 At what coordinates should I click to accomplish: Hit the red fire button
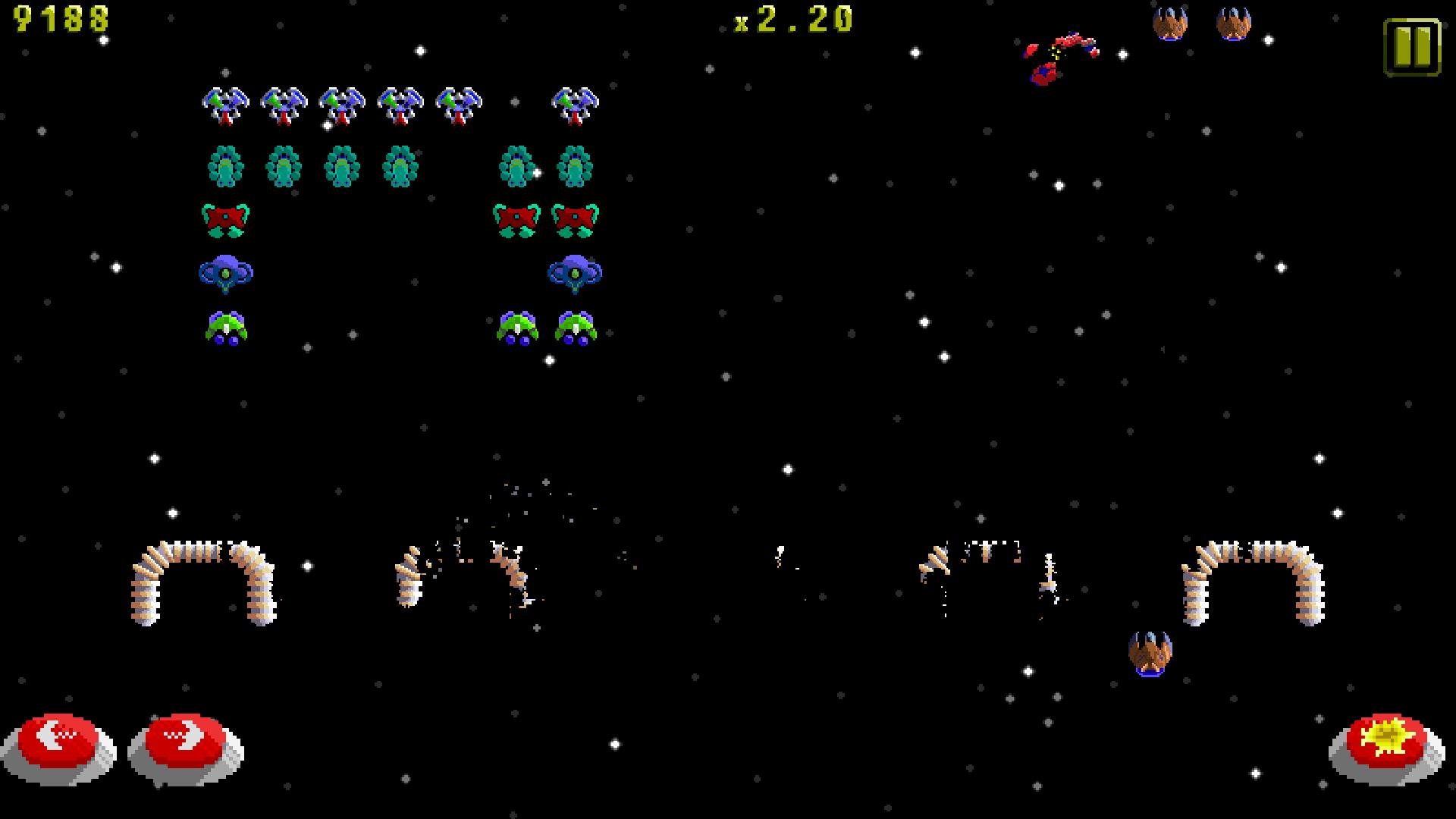[1385, 743]
